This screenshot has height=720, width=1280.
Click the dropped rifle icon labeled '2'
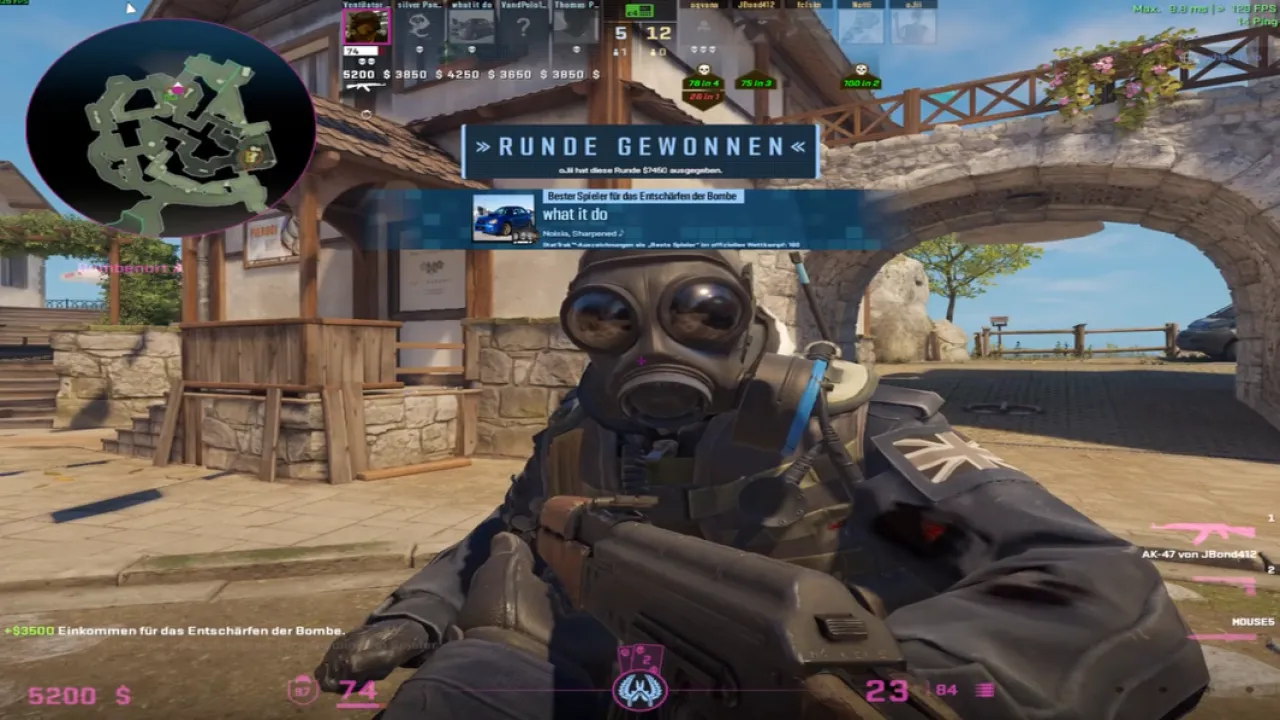(x=1222, y=583)
